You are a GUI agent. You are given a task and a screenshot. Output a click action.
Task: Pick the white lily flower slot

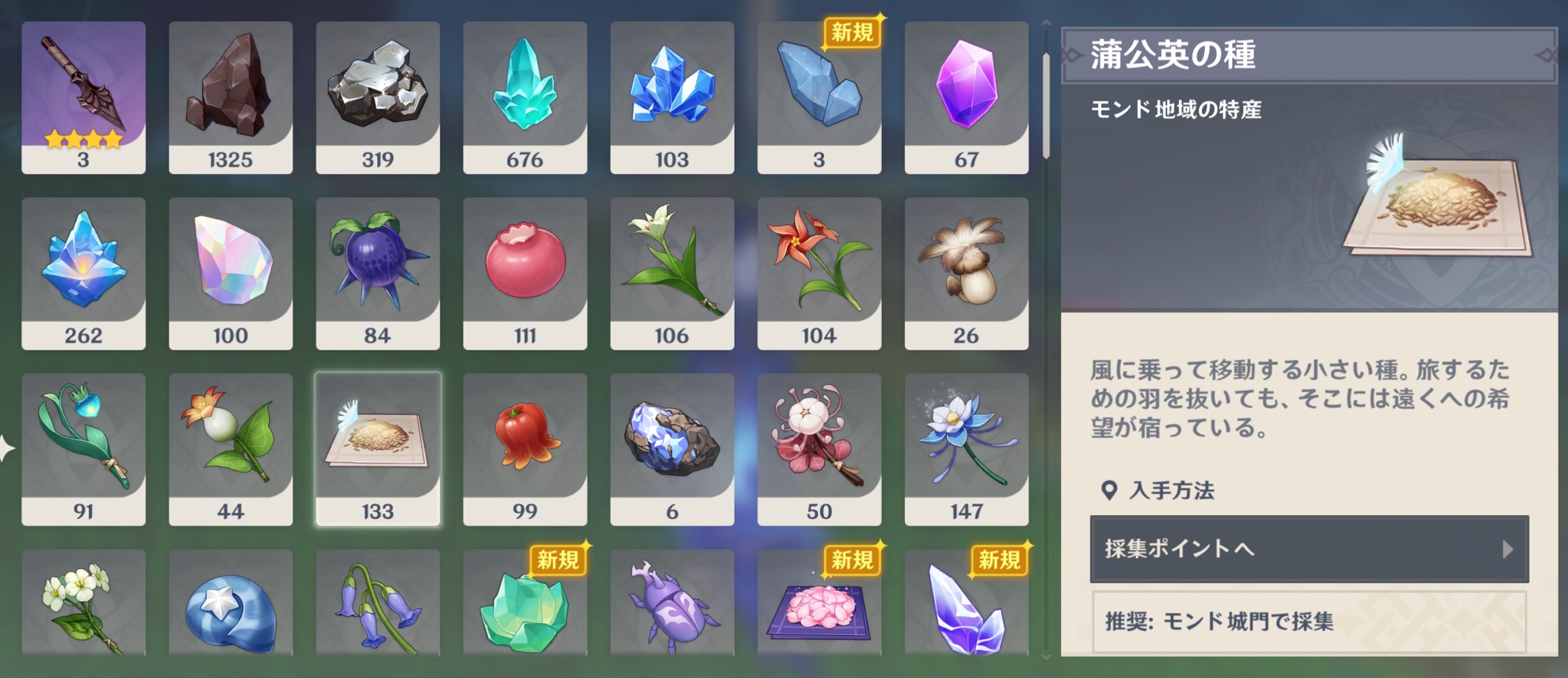click(x=672, y=272)
